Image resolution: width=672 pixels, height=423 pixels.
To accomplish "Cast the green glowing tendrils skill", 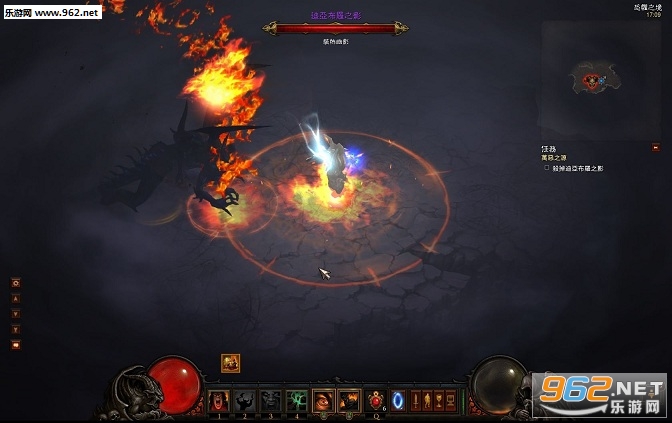I will point(297,401).
